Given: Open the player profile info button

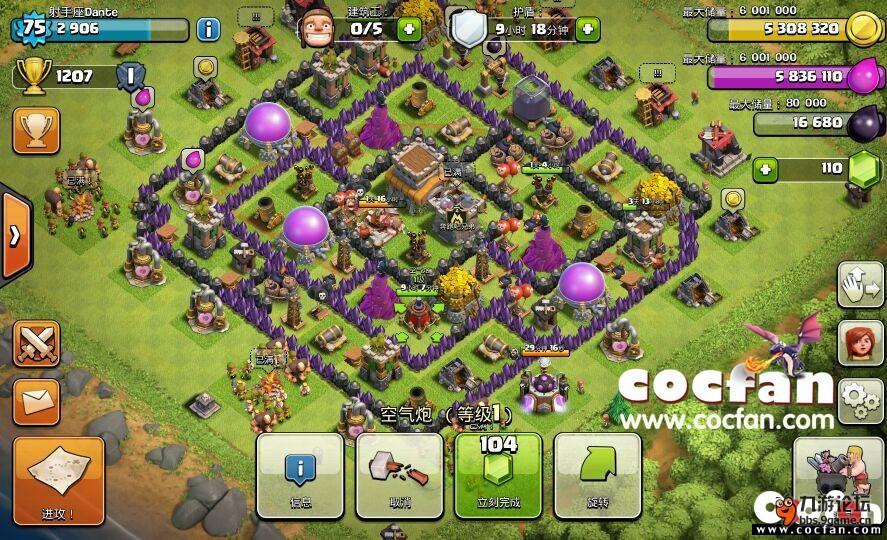Looking at the screenshot, I should (x=208, y=28).
